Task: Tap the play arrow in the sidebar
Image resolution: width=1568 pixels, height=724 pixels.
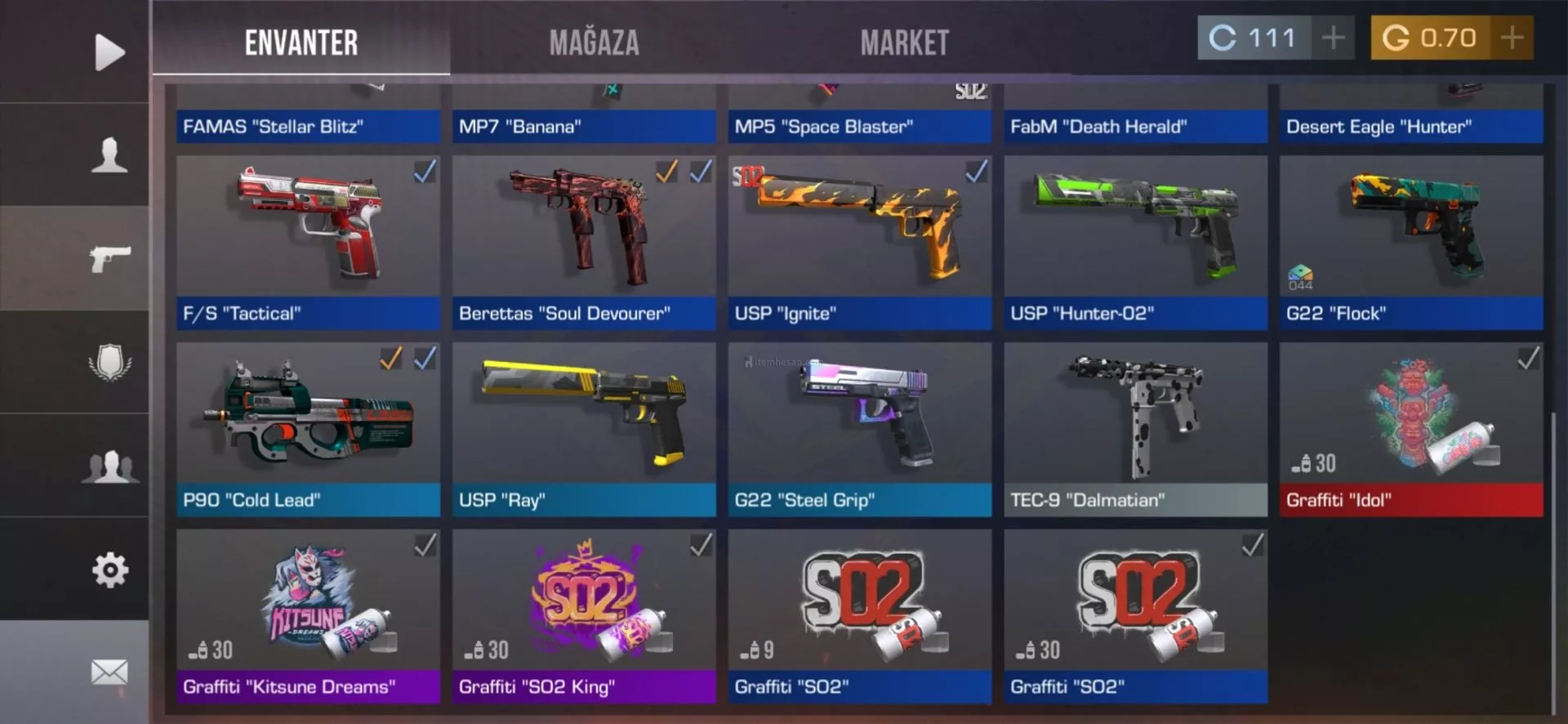Action: click(x=109, y=52)
